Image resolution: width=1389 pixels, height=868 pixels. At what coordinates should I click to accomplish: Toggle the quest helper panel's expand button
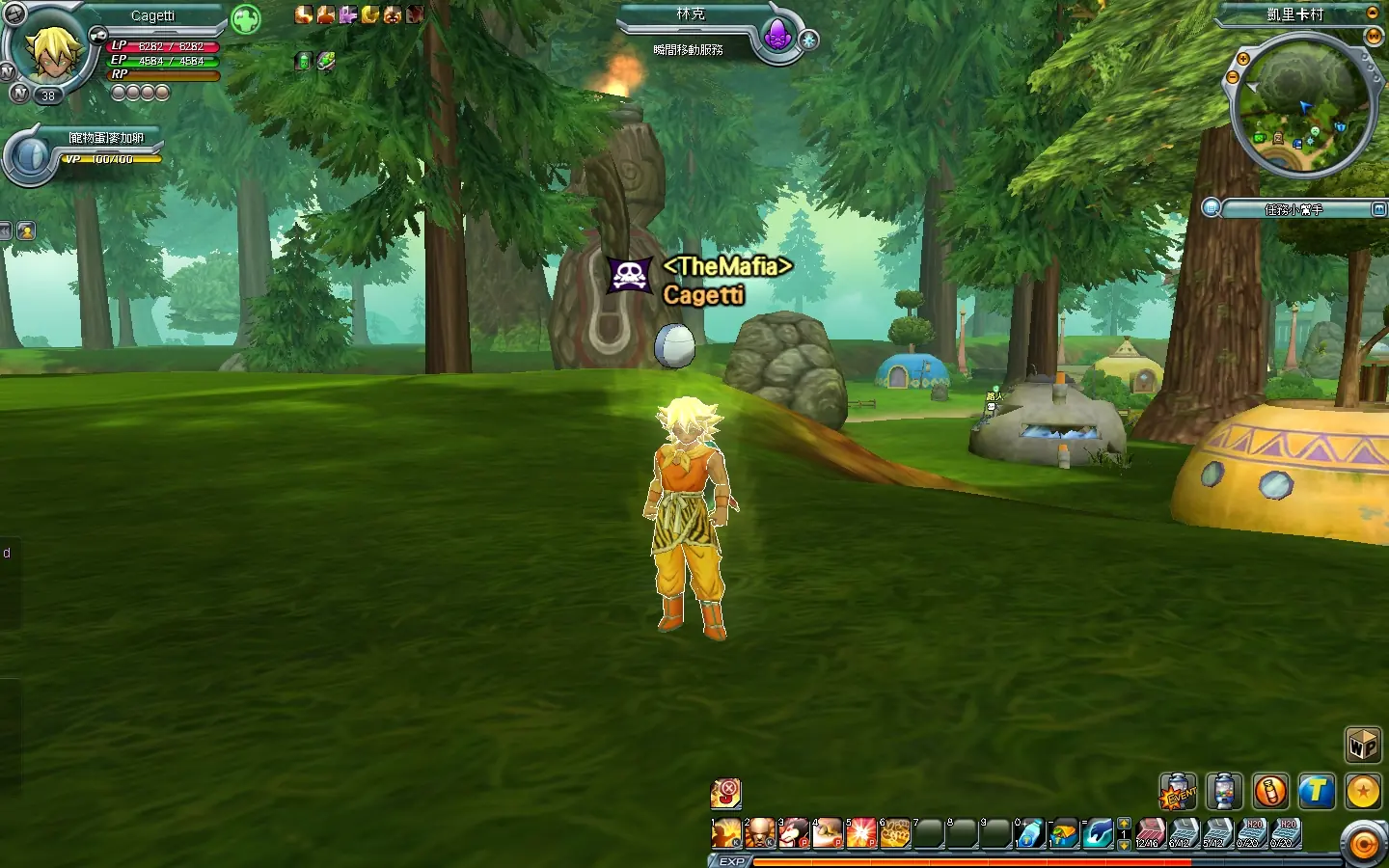tap(1379, 209)
